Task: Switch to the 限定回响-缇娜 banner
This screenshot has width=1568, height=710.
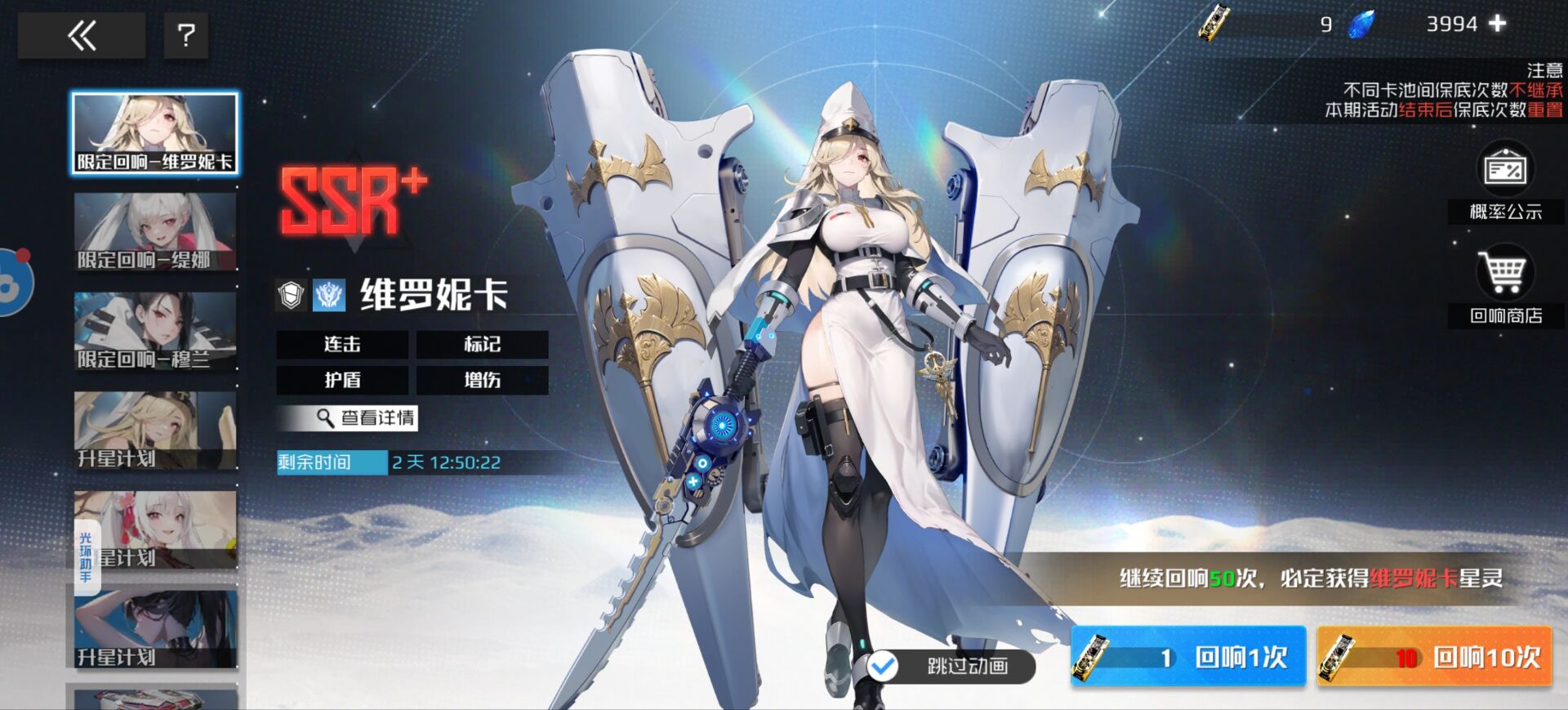Action: [x=155, y=232]
